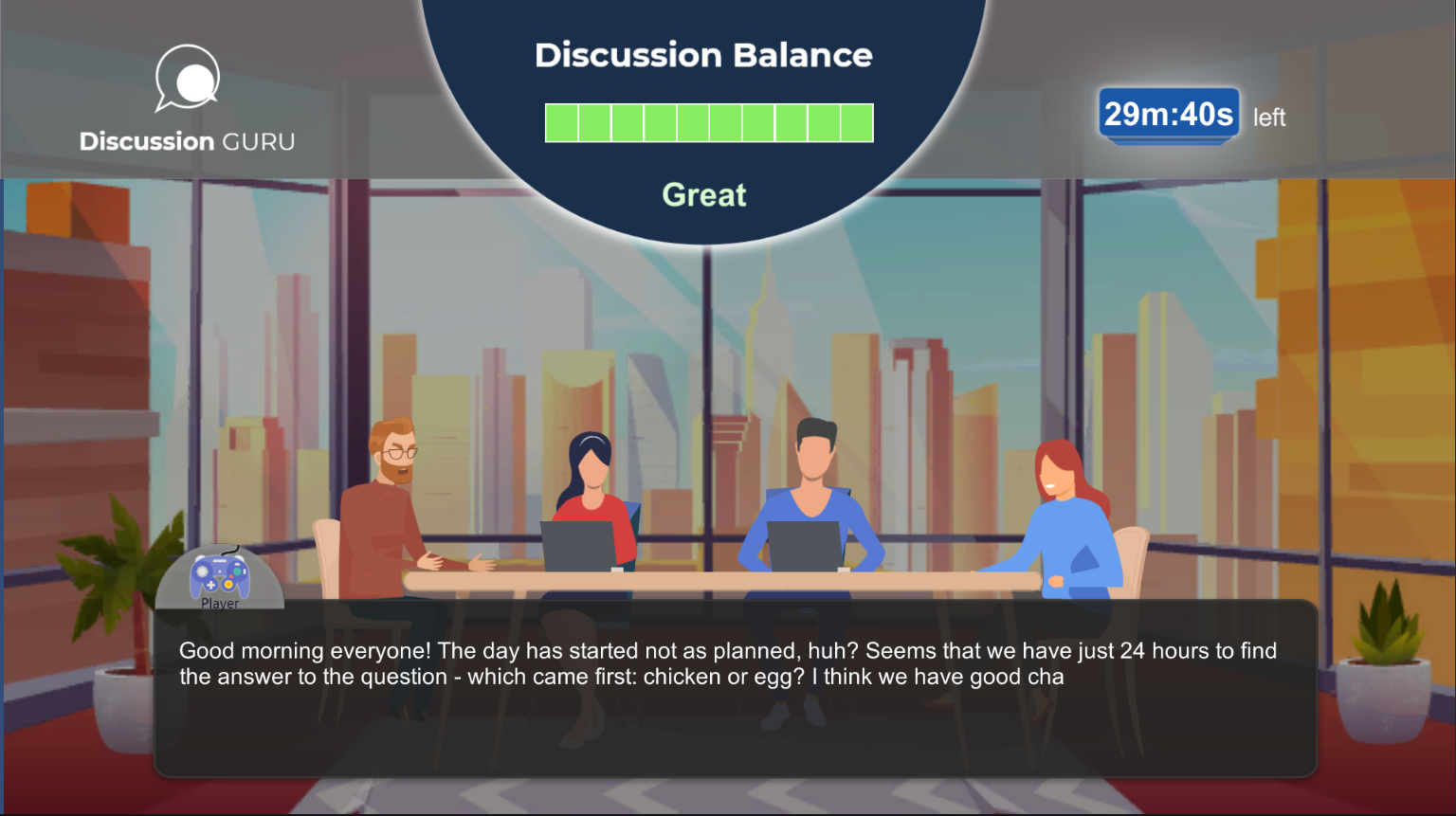
Task: Click the Player gamepad icon
Action: click(x=218, y=573)
